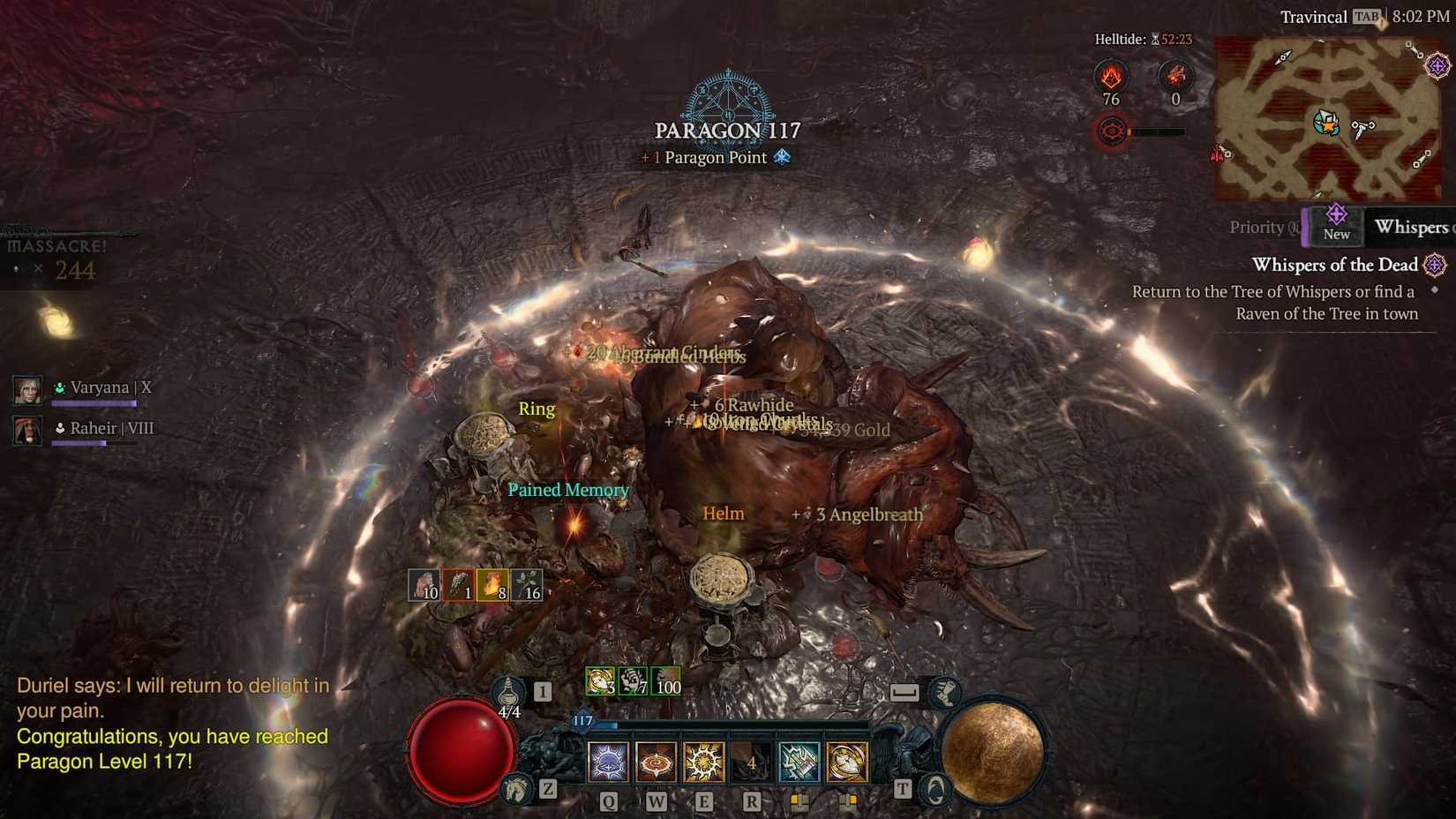Pick up the Pained Memory item label
Viewport: 1456px width, 819px height.
coord(569,490)
